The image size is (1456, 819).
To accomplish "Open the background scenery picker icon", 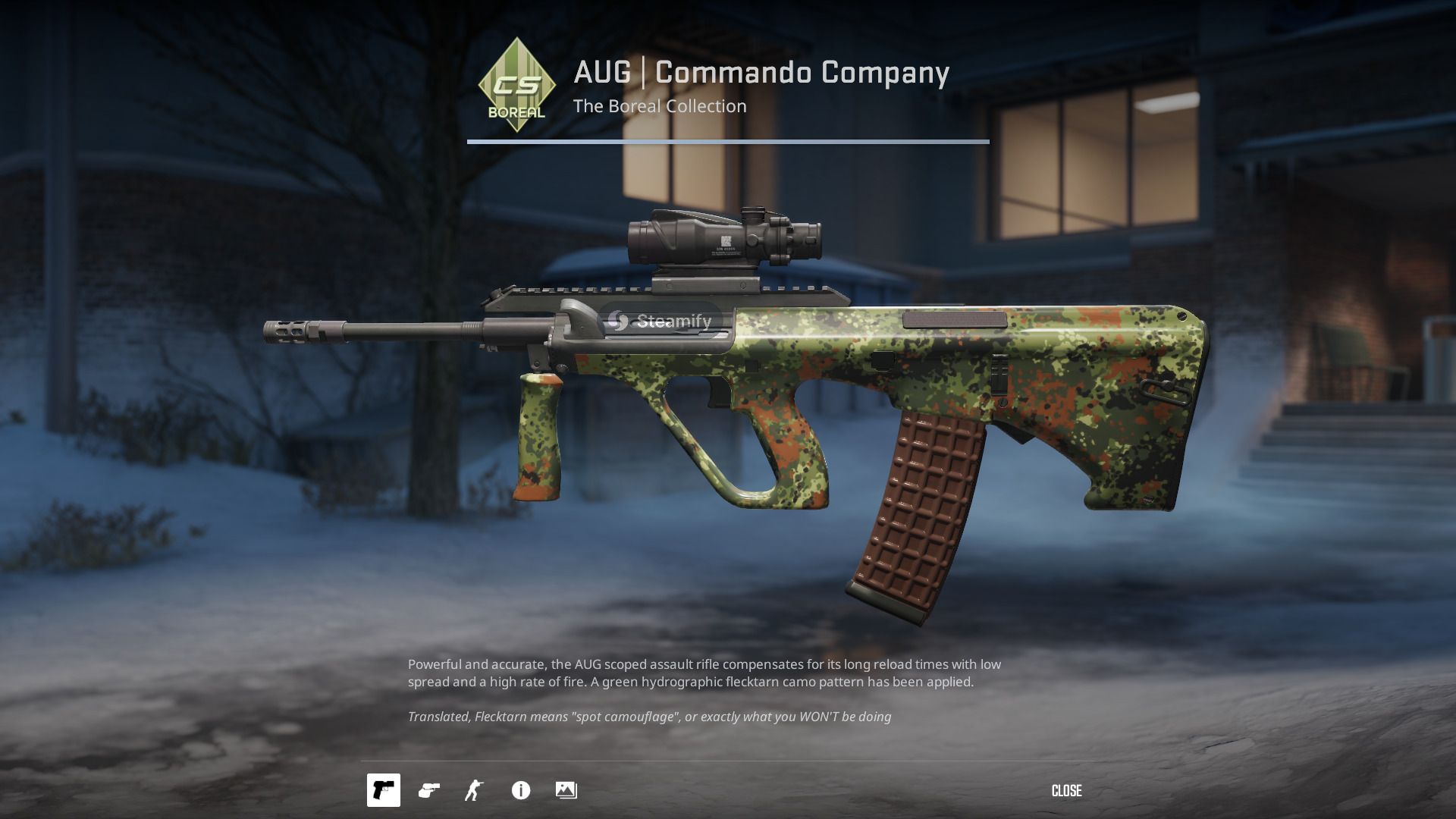I will click(x=566, y=790).
